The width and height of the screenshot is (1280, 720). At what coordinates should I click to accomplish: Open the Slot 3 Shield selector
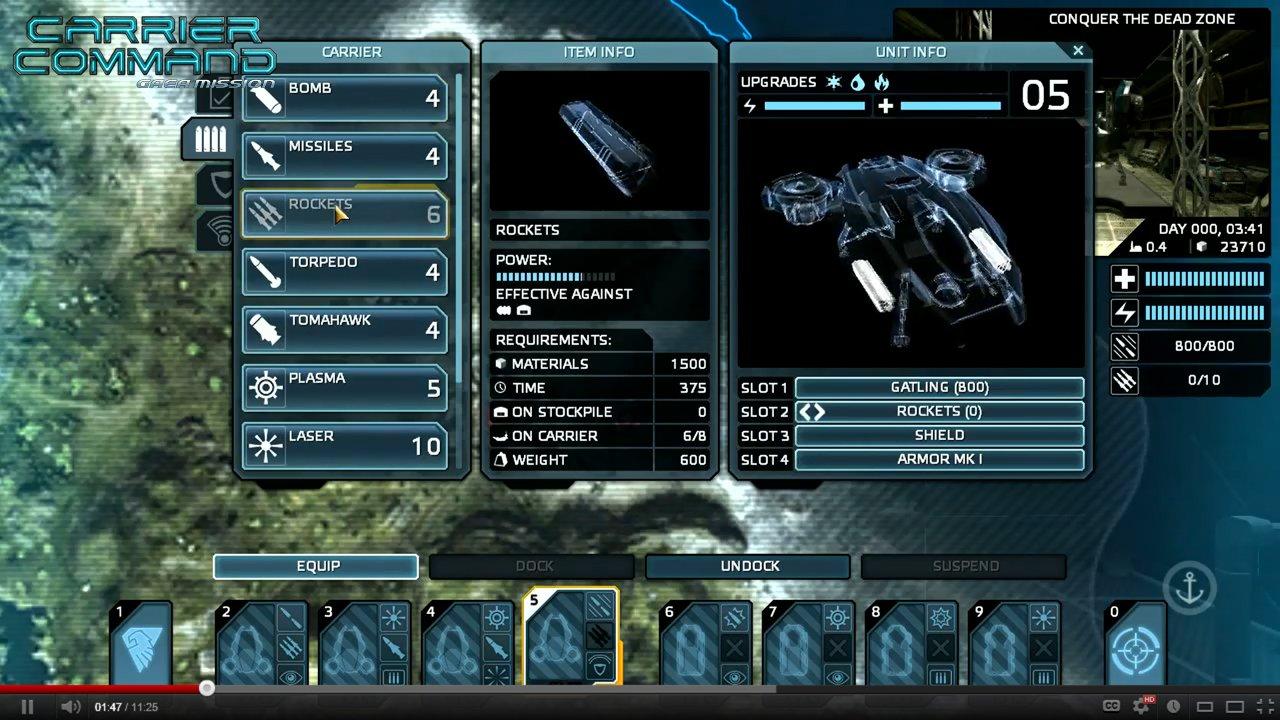pos(938,435)
